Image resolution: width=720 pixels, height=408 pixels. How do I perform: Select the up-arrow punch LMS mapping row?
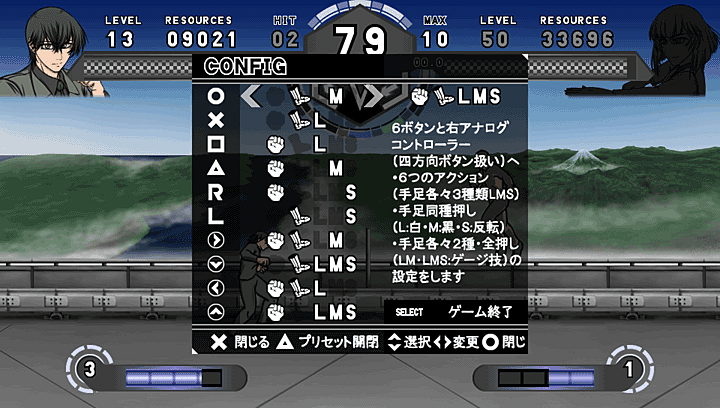click(300, 312)
